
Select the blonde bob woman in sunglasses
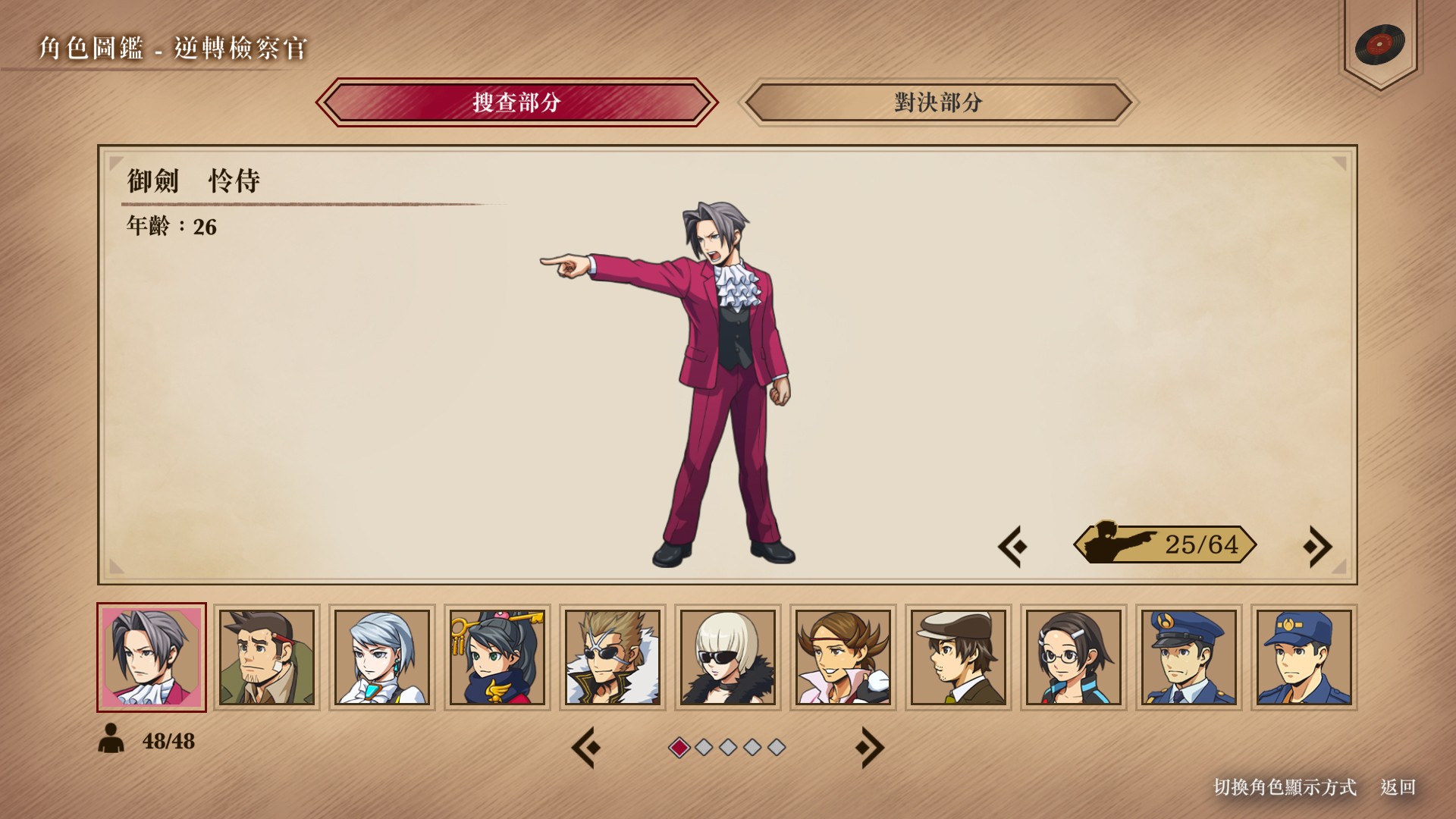(x=728, y=657)
